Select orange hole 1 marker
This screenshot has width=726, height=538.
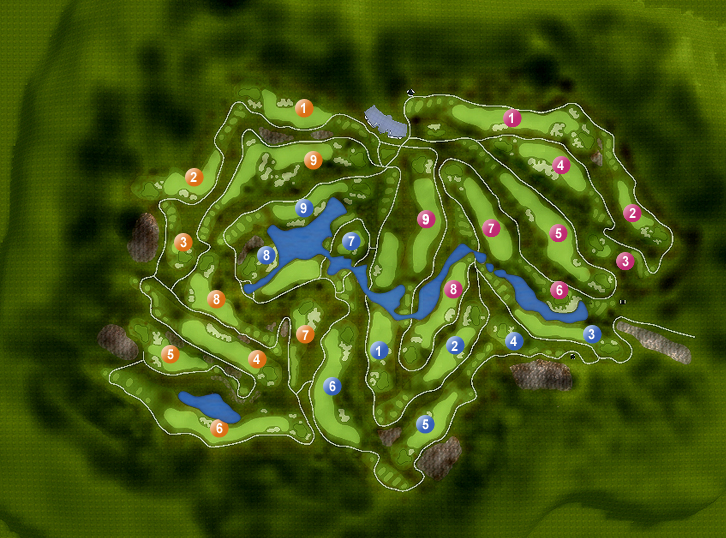(304, 107)
